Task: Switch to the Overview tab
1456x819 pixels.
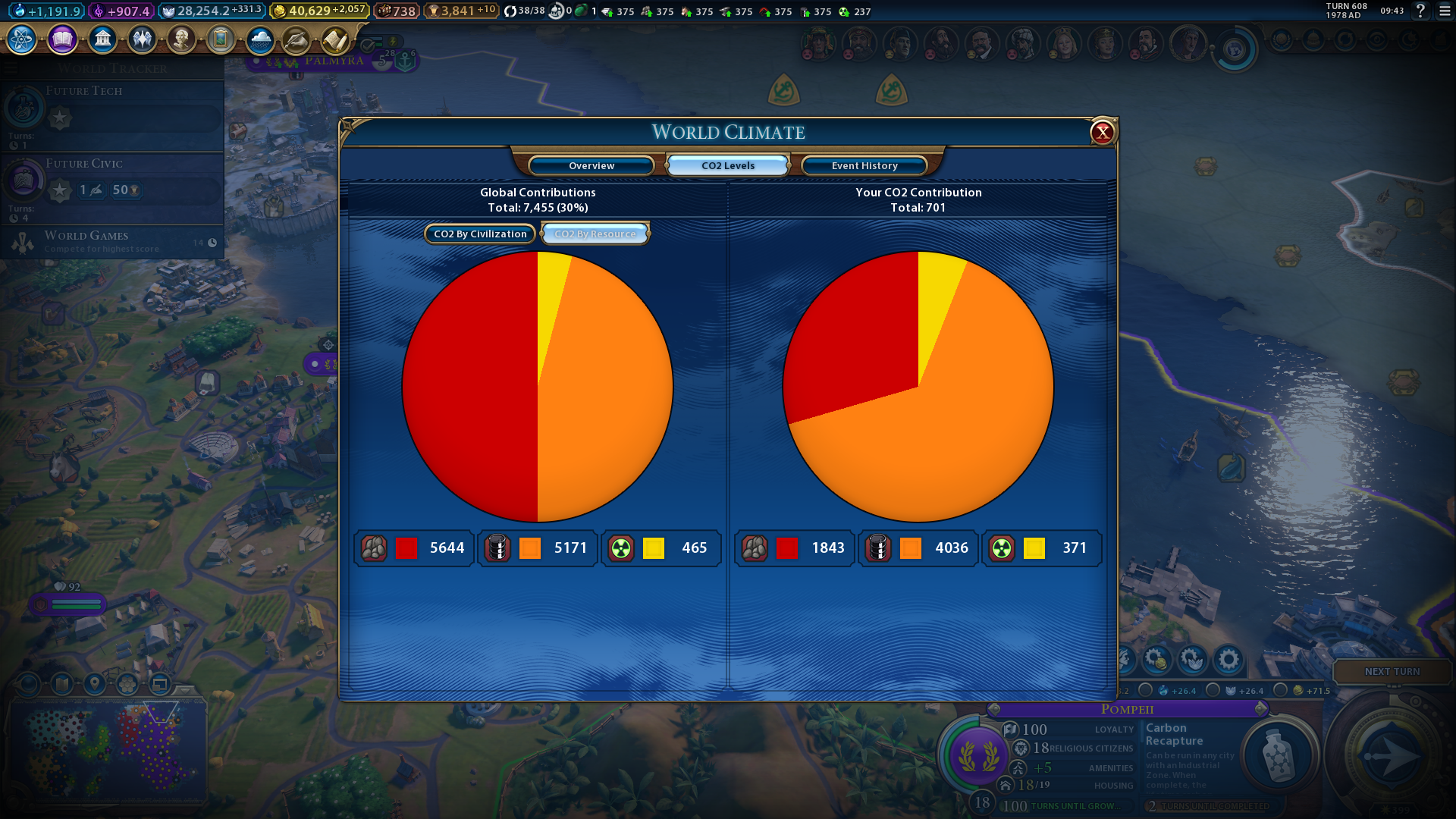Action: tap(591, 165)
